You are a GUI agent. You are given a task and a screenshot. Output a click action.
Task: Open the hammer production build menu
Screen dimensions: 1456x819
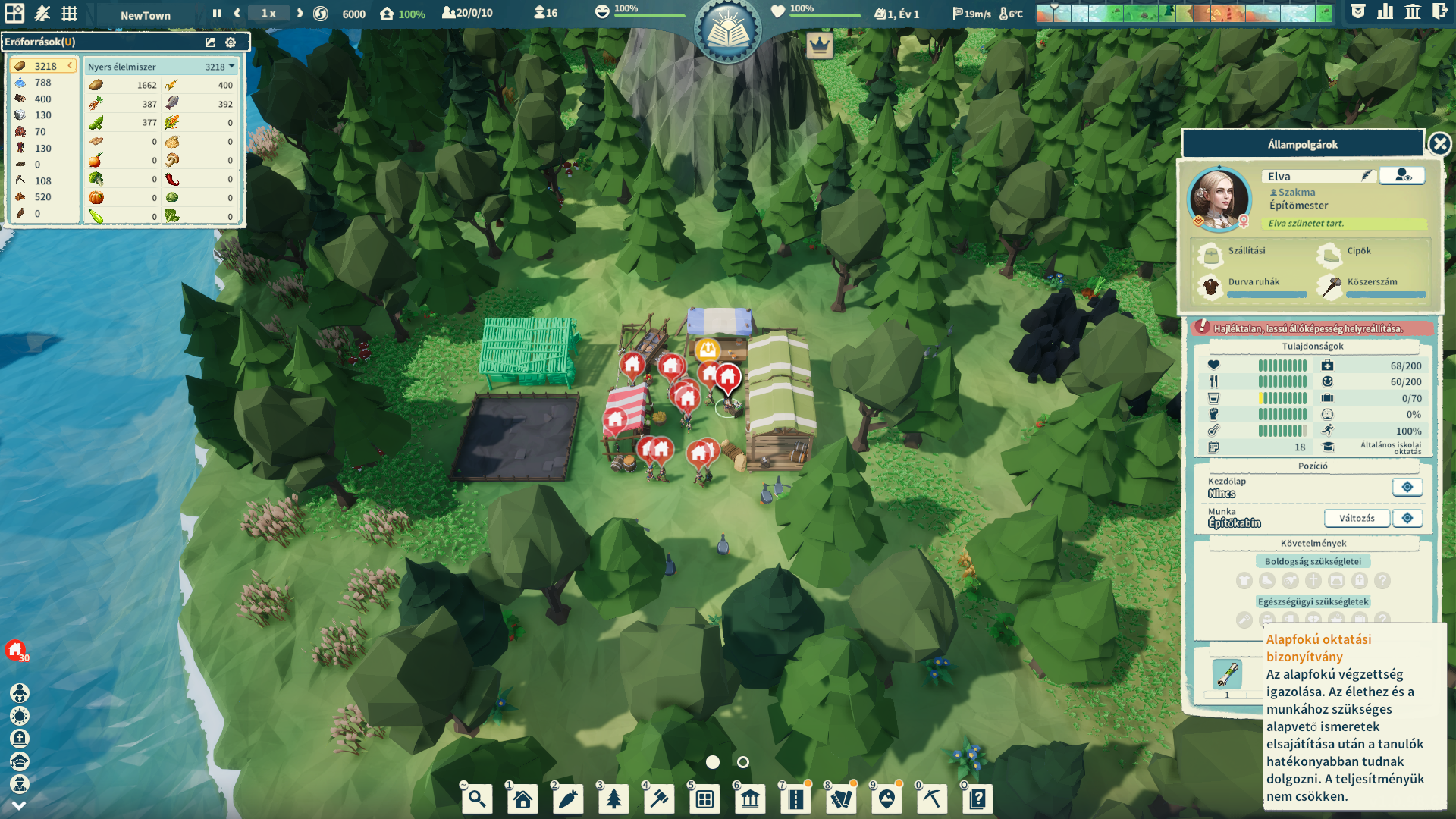click(659, 799)
